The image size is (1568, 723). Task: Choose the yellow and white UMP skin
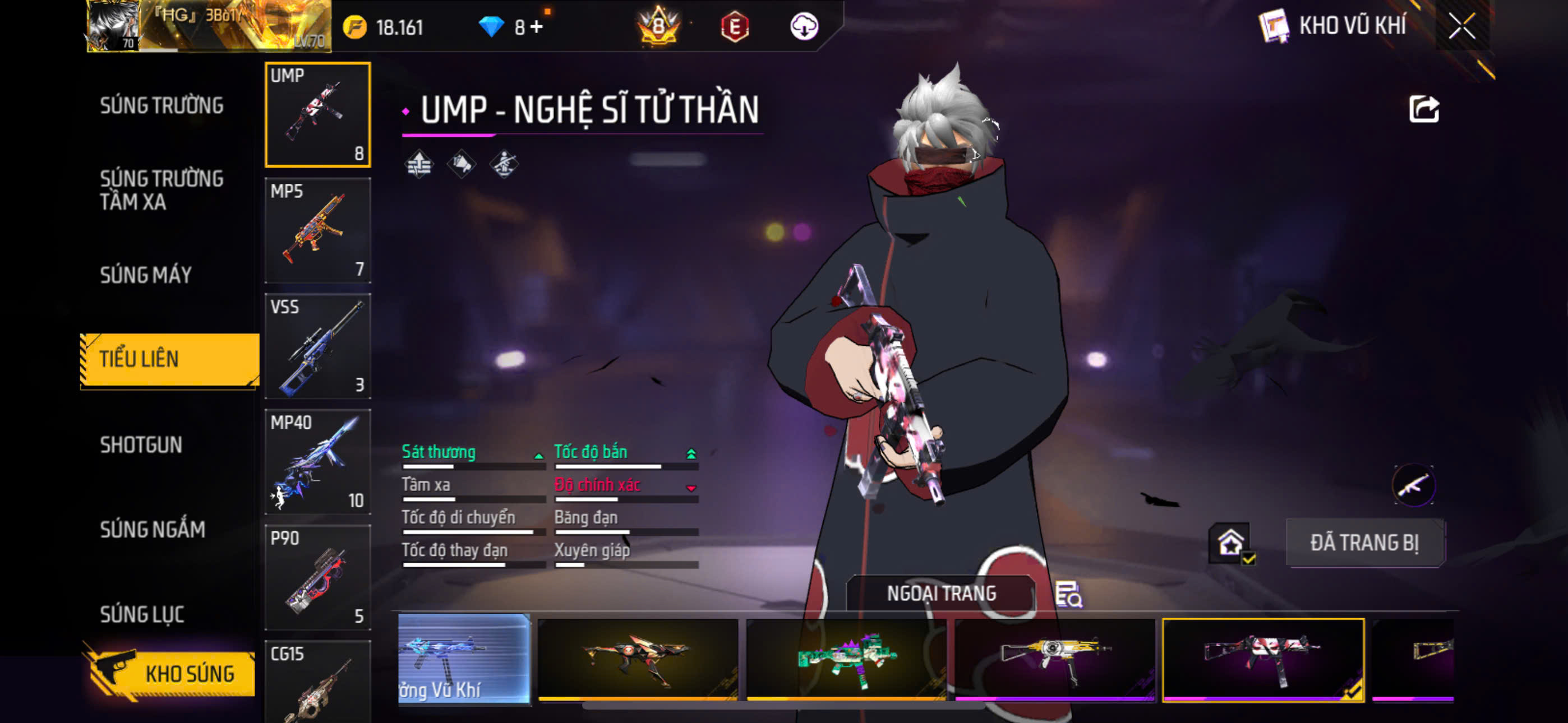click(1055, 660)
